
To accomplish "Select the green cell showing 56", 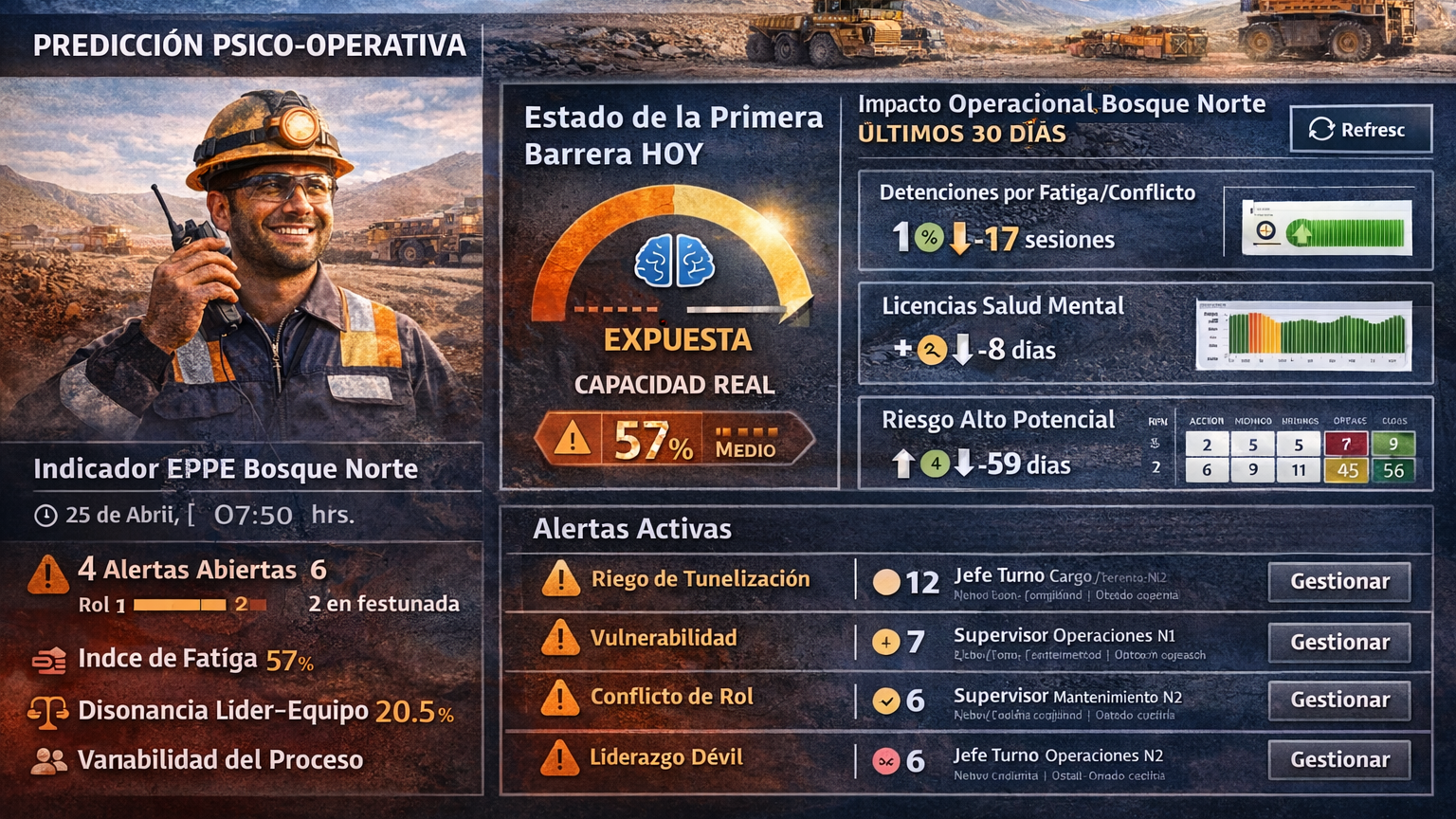I will pos(1392,470).
